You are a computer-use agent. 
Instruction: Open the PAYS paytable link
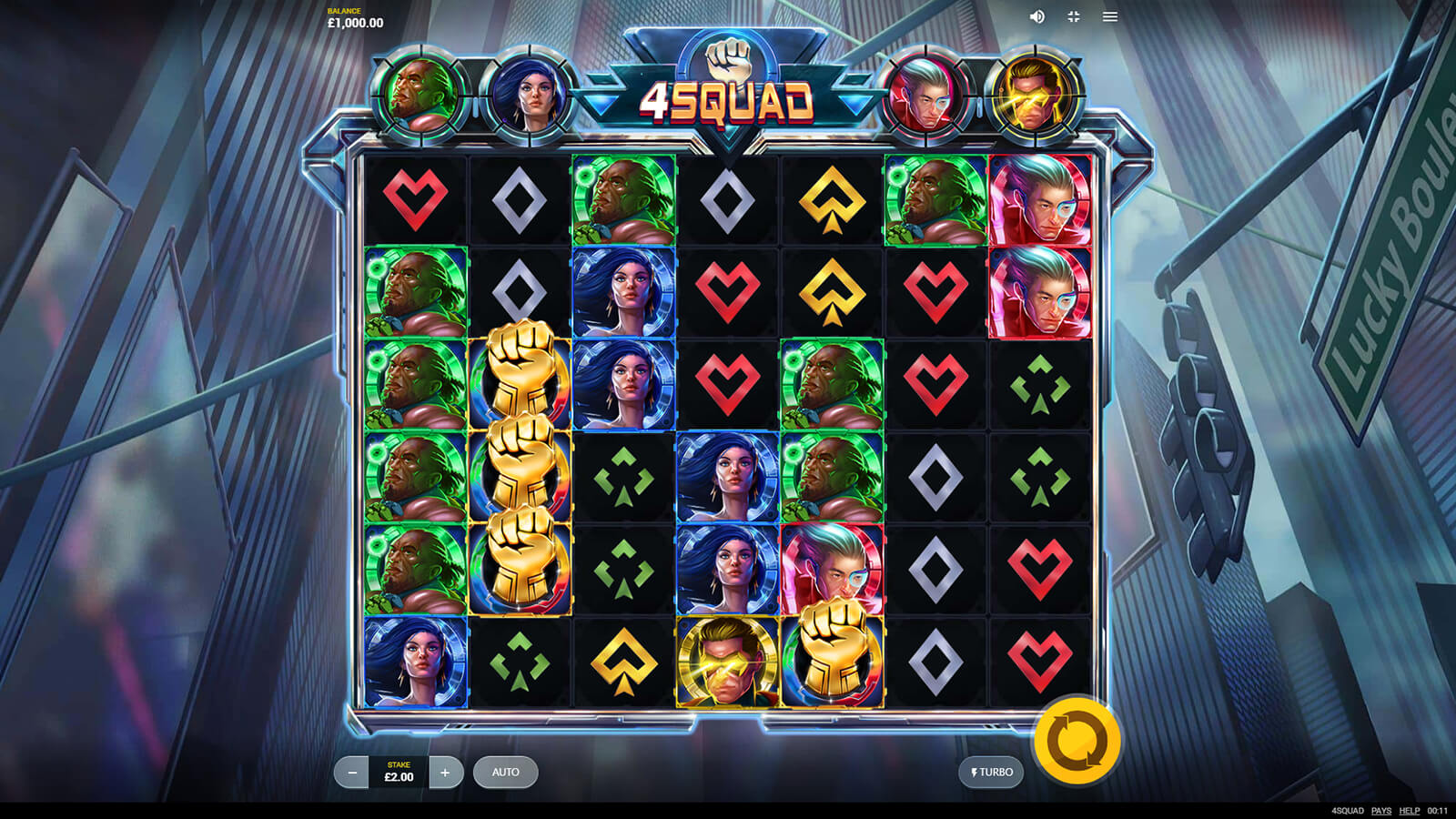pyautogui.click(x=1381, y=811)
